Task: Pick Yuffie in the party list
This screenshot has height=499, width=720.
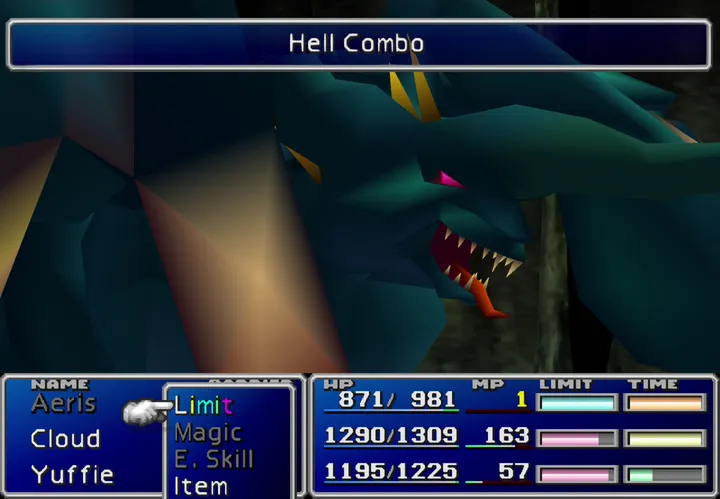Action: (x=71, y=473)
